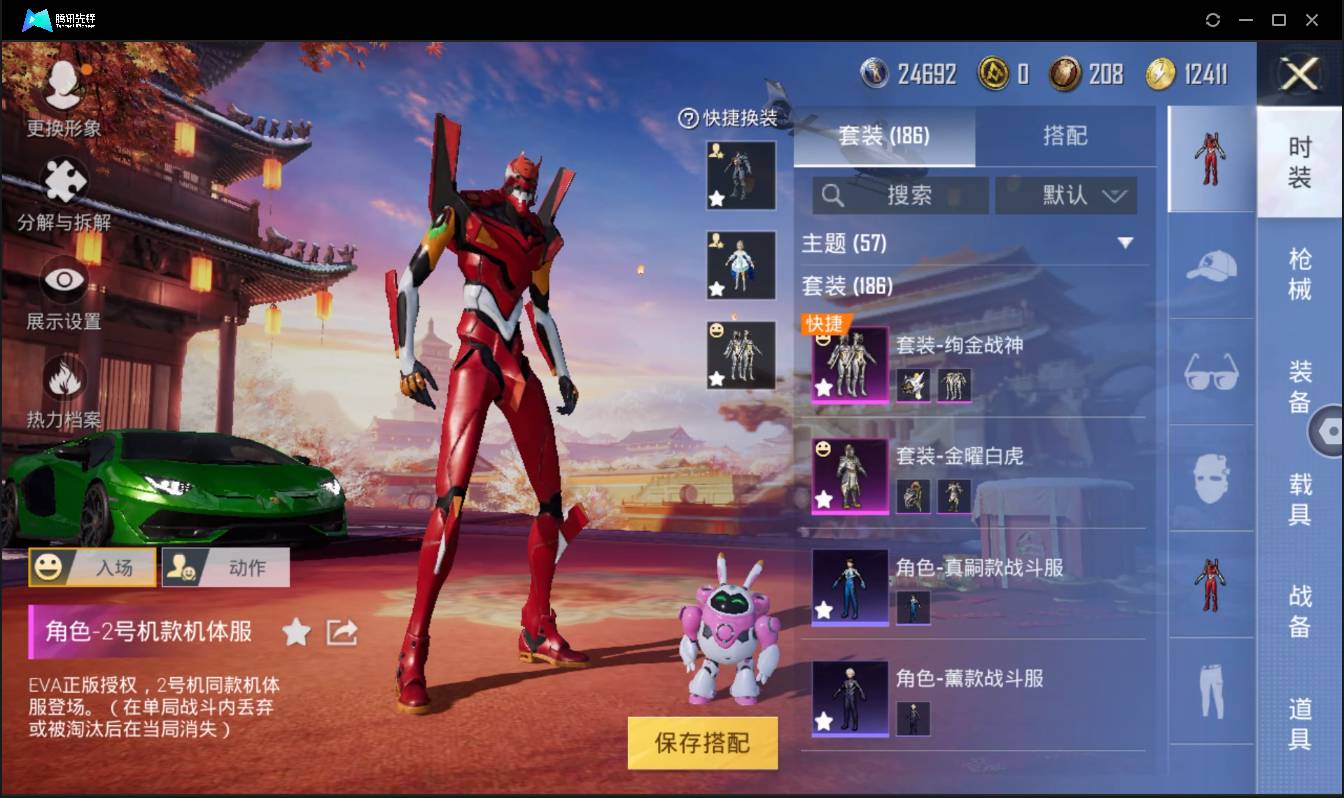Viewport: 1344px width, 798px height.
Task: Open the 更换形象 avatar change panel
Action: coord(62,90)
